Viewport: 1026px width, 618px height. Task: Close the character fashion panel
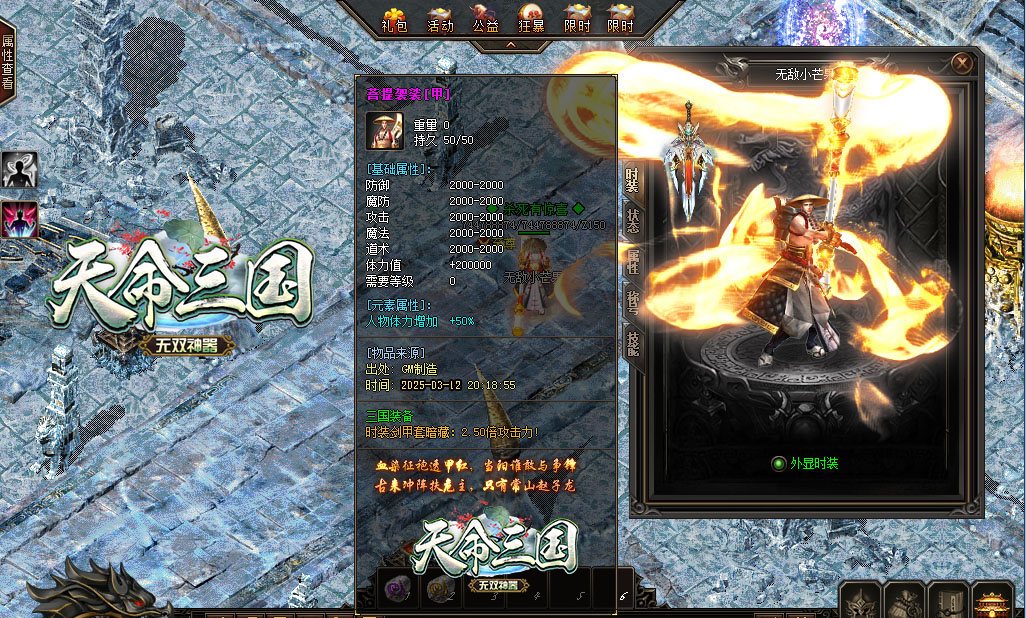pyautogui.click(x=962, y=63)
